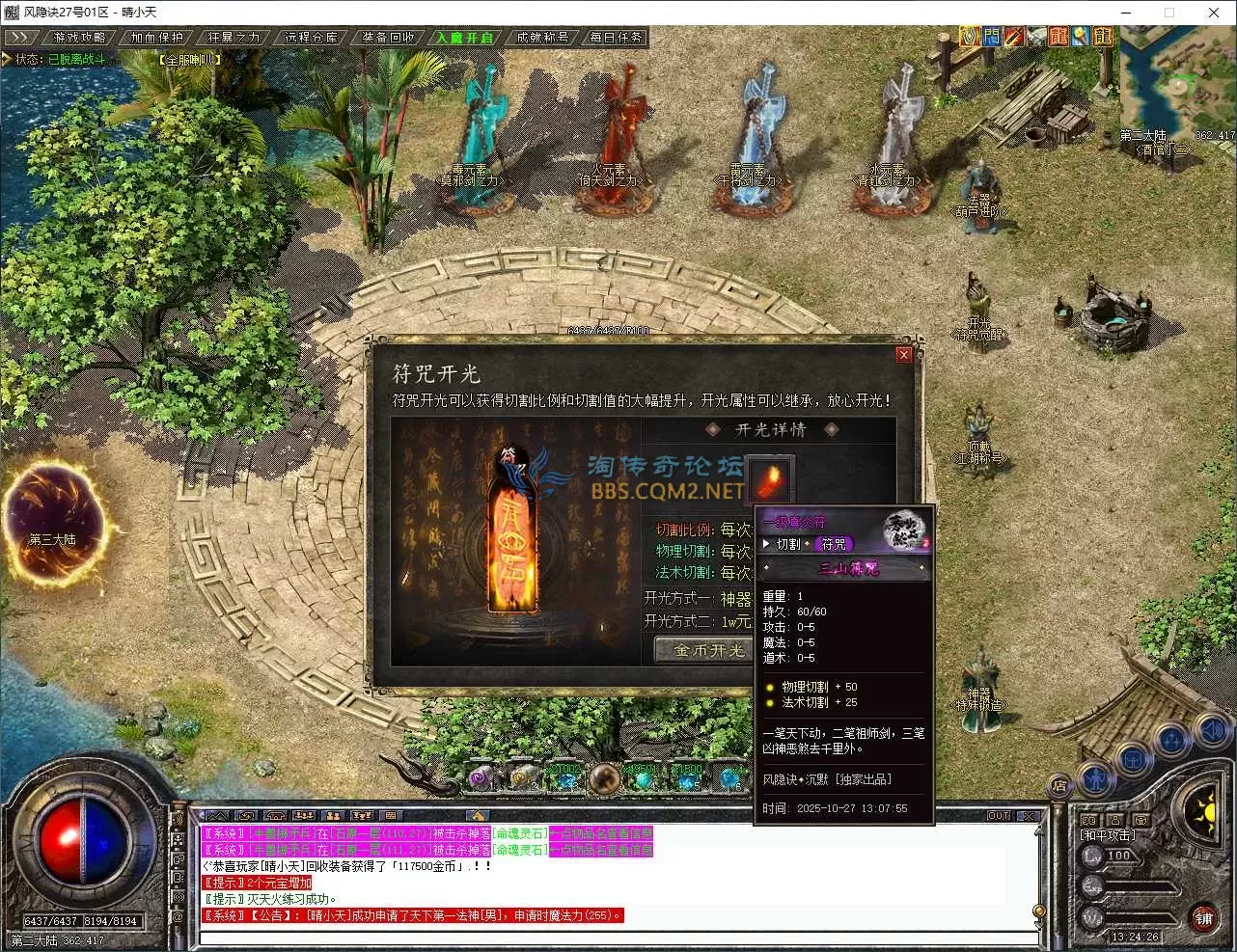Image resolution: width=1237 pixels, height=952 pixels.
Task: Switch to the 符咒 tab on item panel
Action: tap(832, 543)
